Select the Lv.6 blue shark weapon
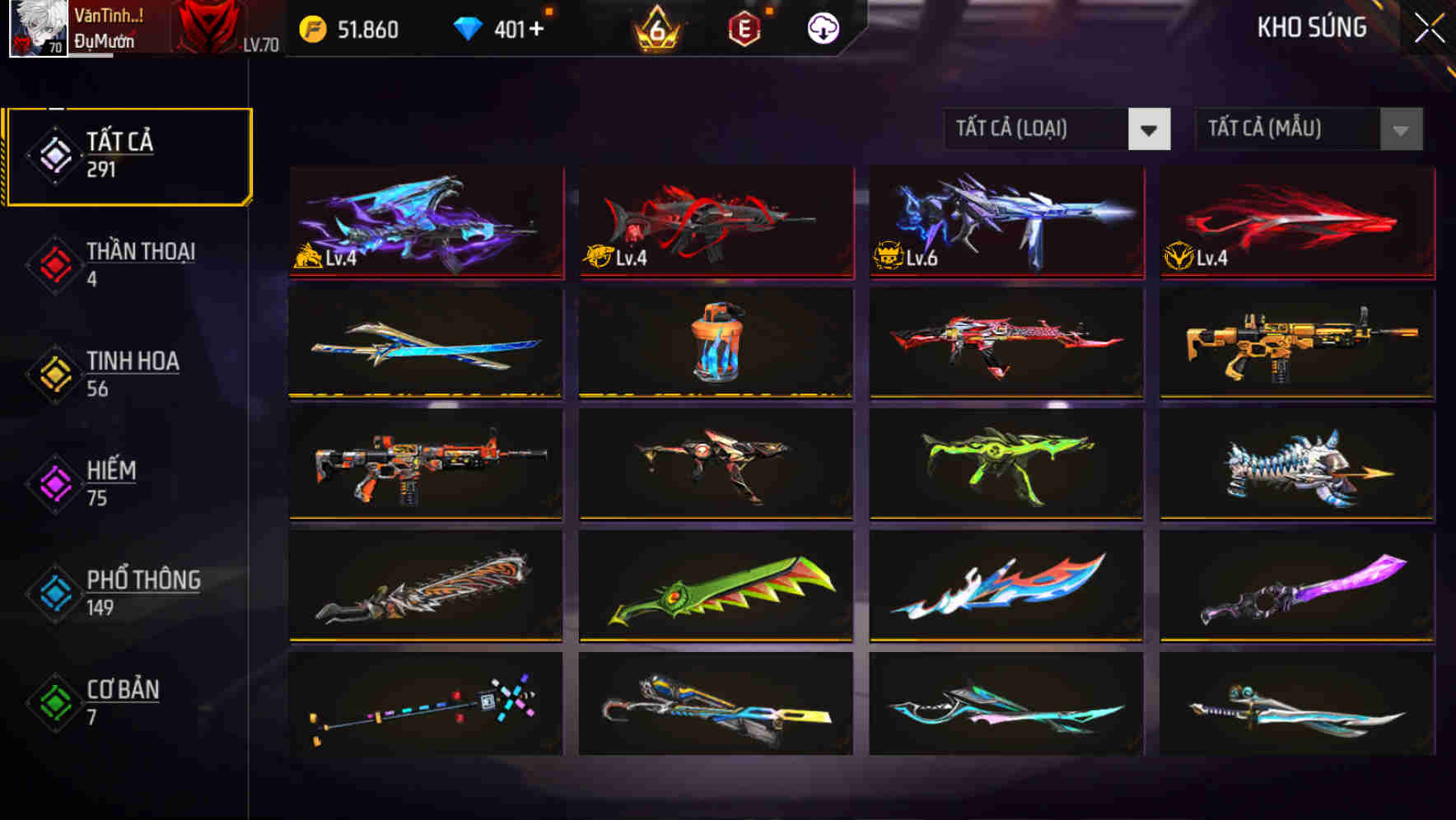 1005,224
